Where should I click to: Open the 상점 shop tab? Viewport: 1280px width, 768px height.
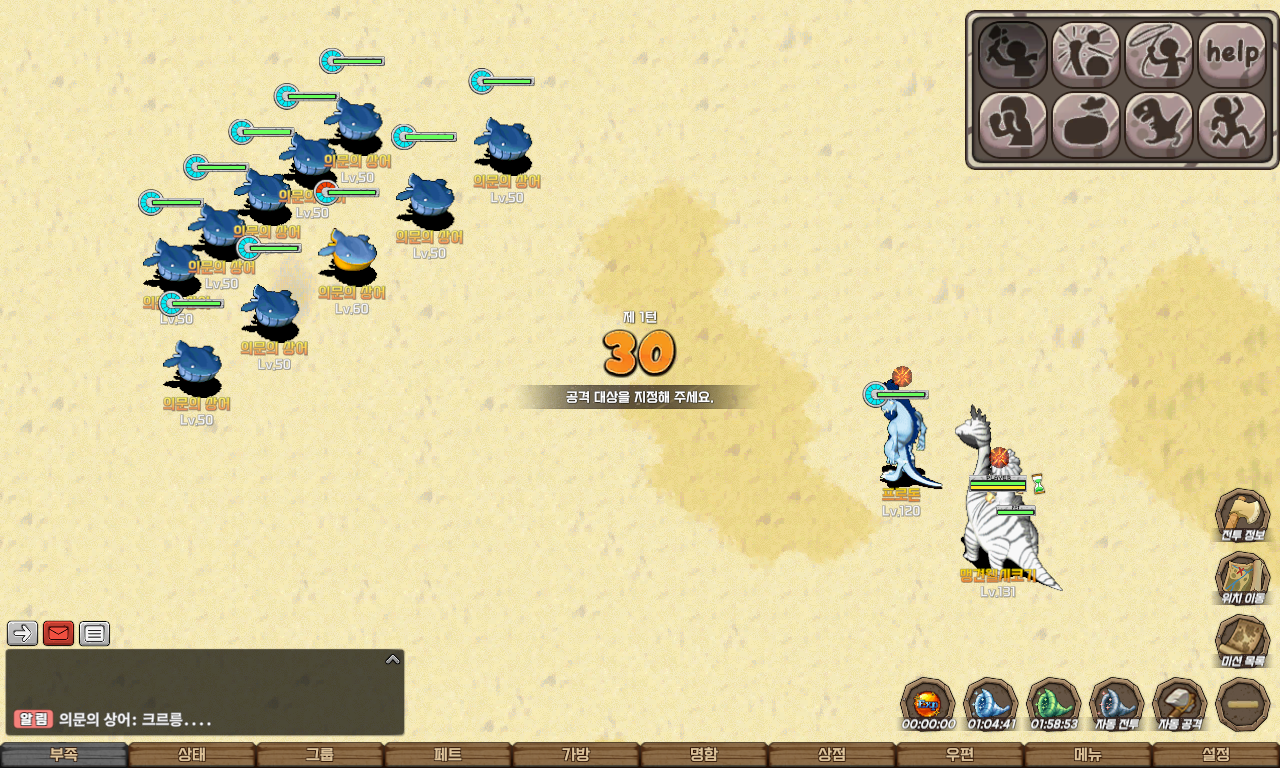pyautogui.click(x=832, y=755)
